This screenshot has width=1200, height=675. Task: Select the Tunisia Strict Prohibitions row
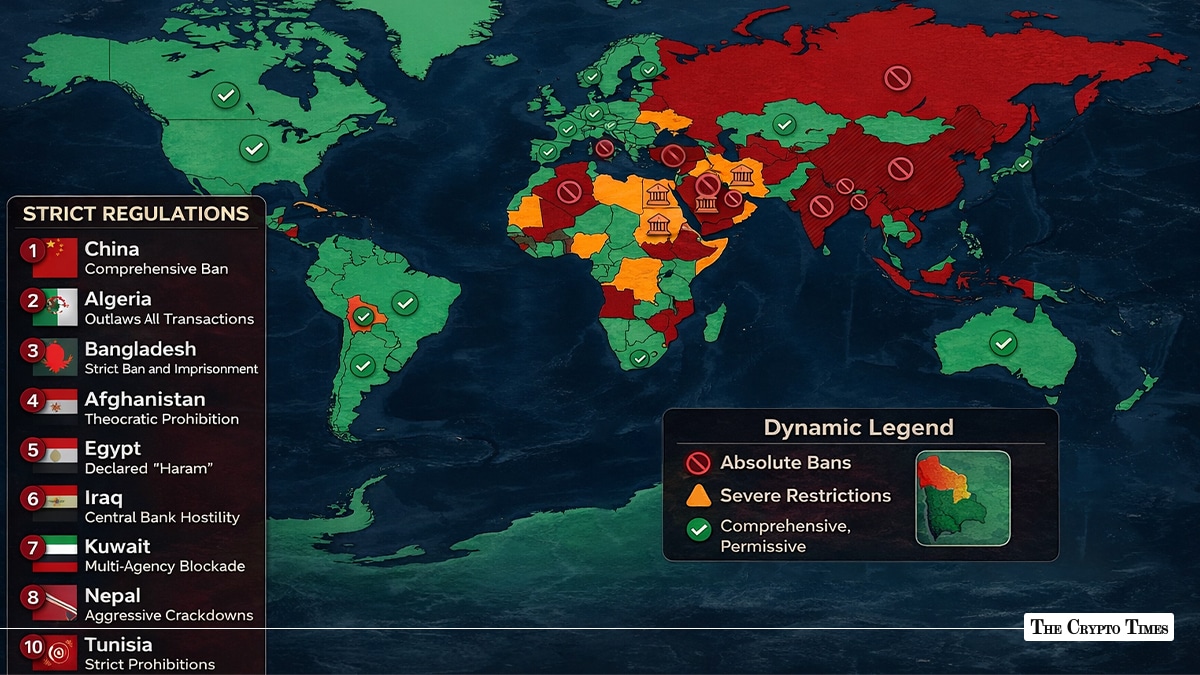(140, 653)
